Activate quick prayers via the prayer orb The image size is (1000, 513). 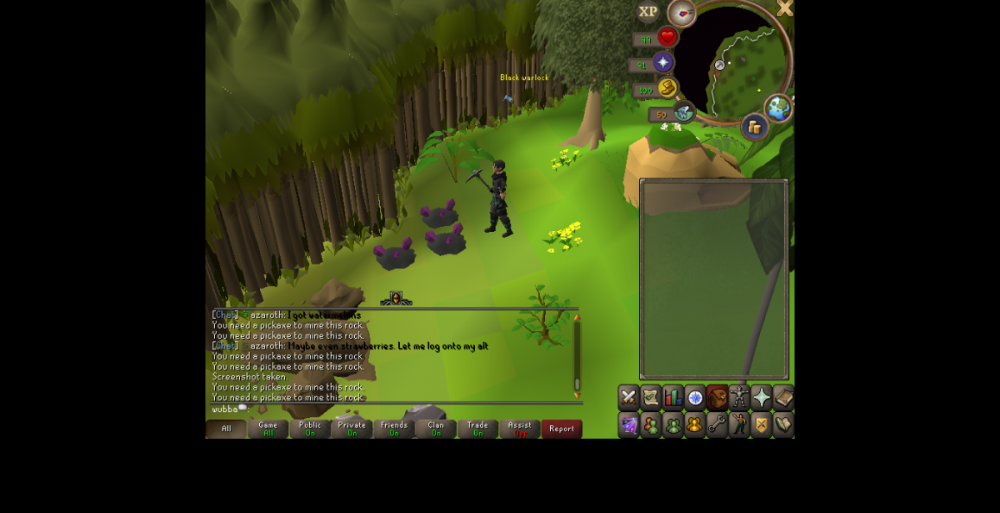tap(663, 63)
